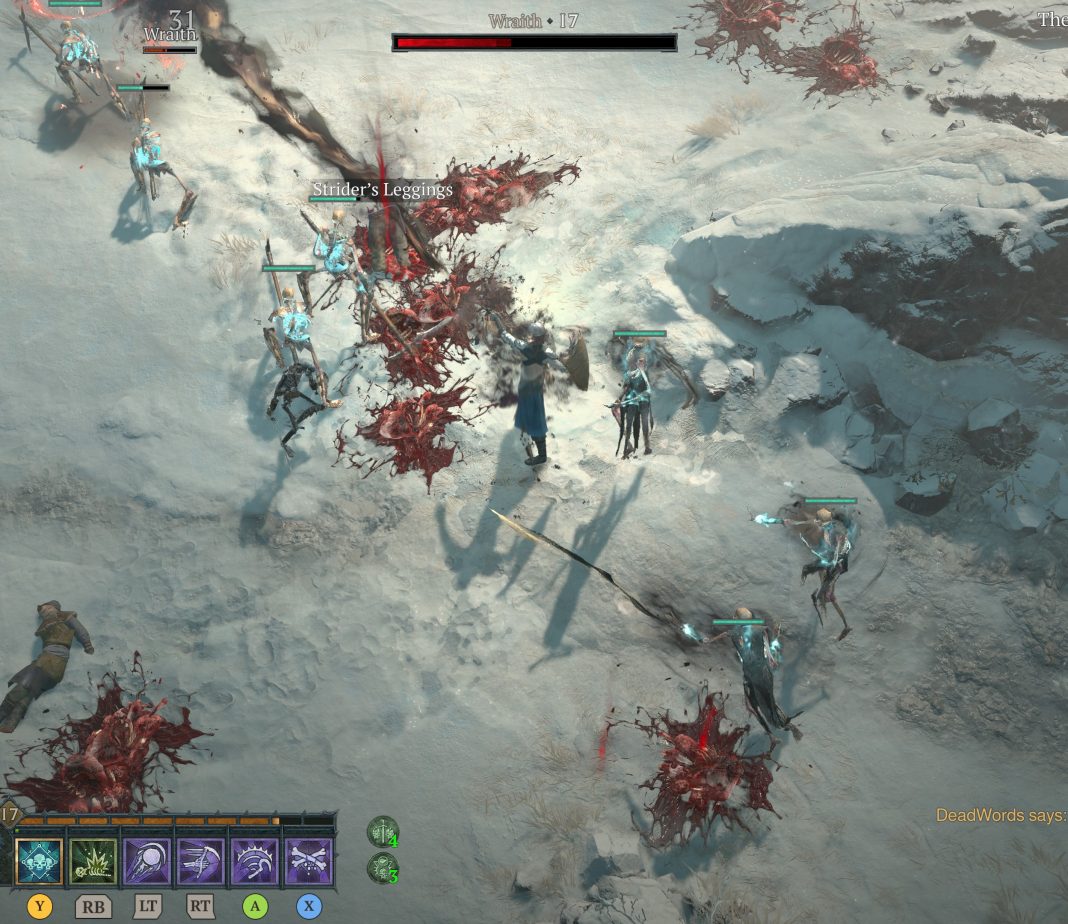Activate the crossed bones skill
Screen dimensions: 1068x924
tap(309, 861)
